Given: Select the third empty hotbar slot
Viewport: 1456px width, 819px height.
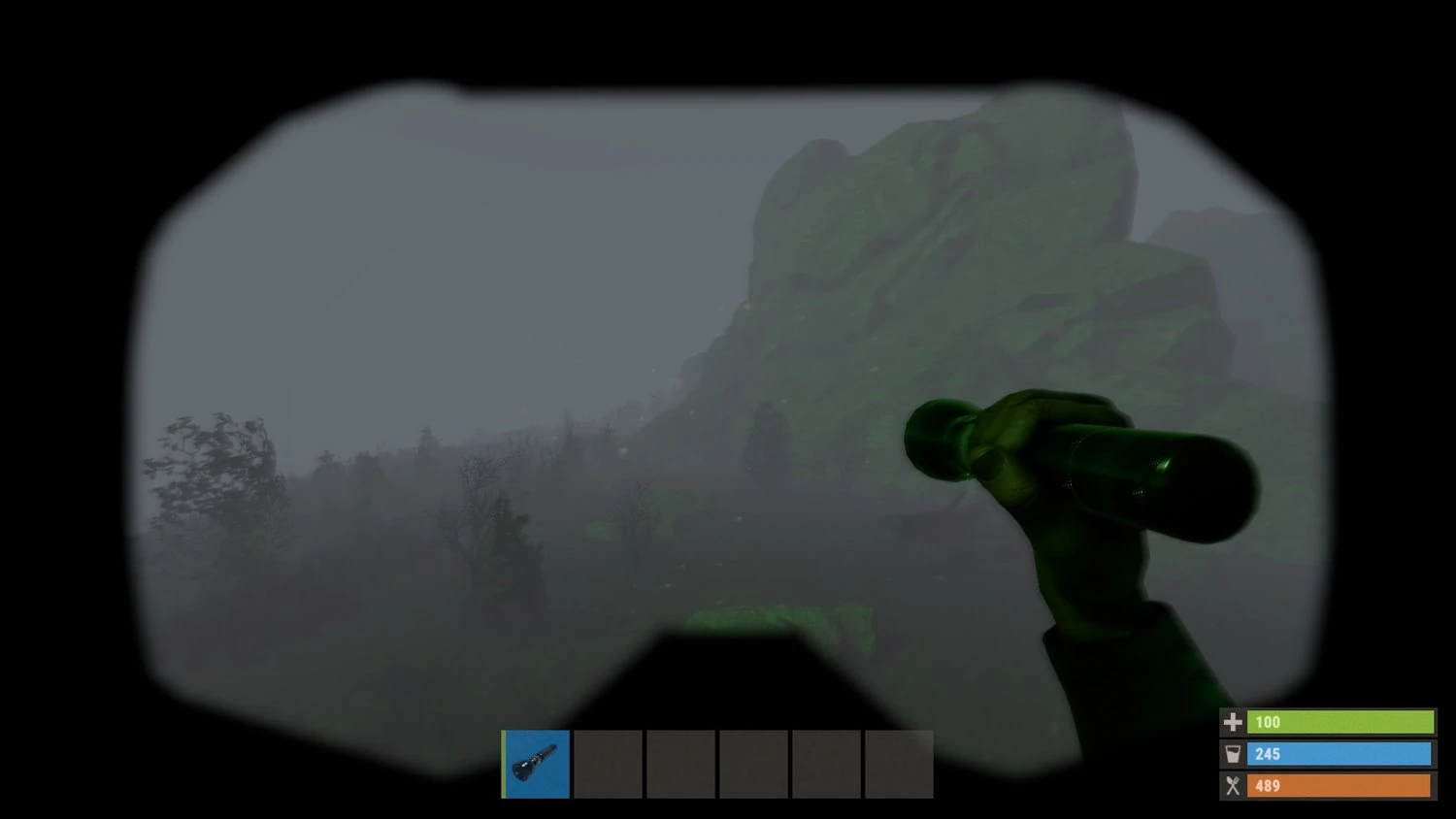Looking at the screenshot, I should coord(680,765).
